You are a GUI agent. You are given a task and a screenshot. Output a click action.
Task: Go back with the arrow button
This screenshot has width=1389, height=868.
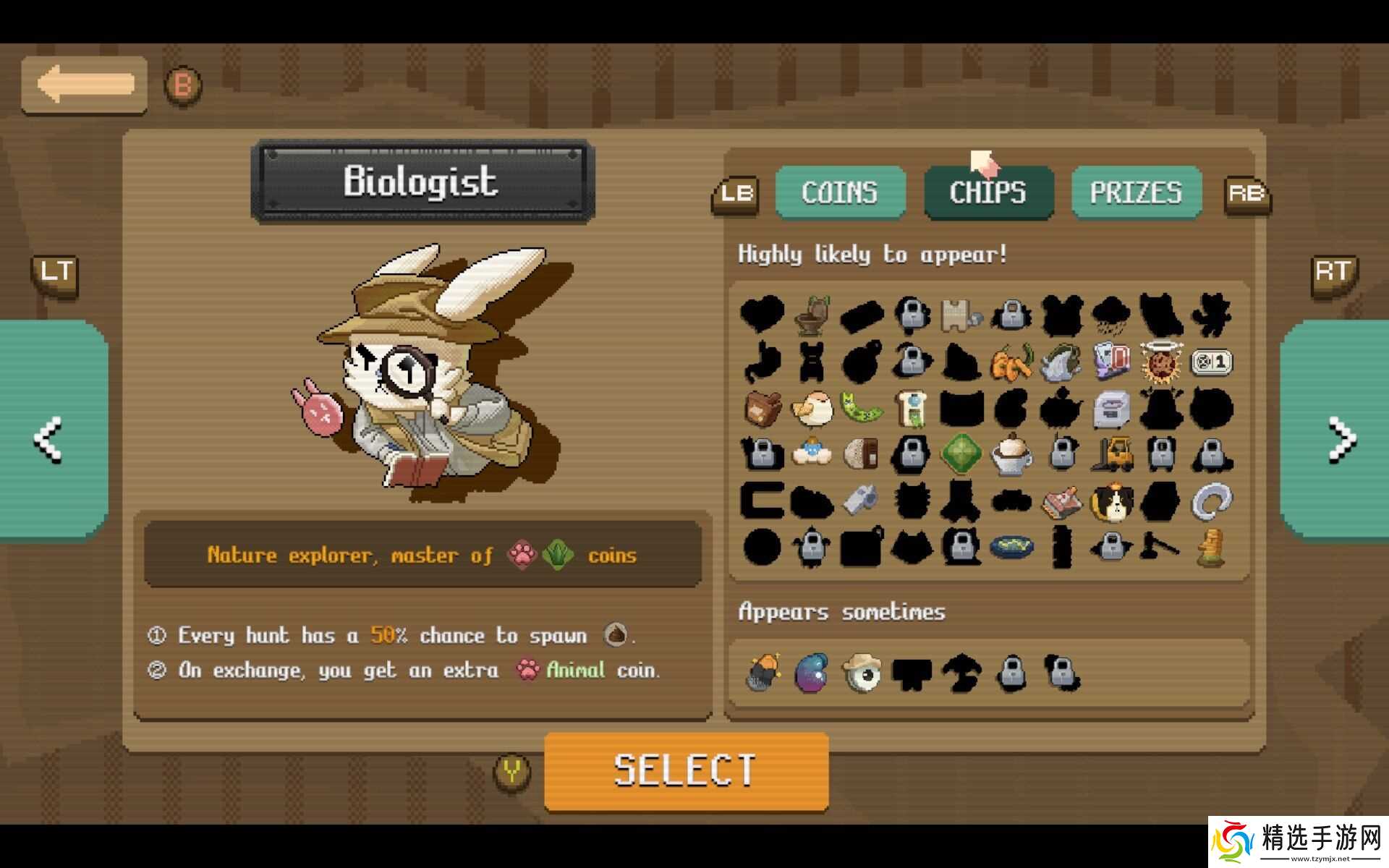85,85
